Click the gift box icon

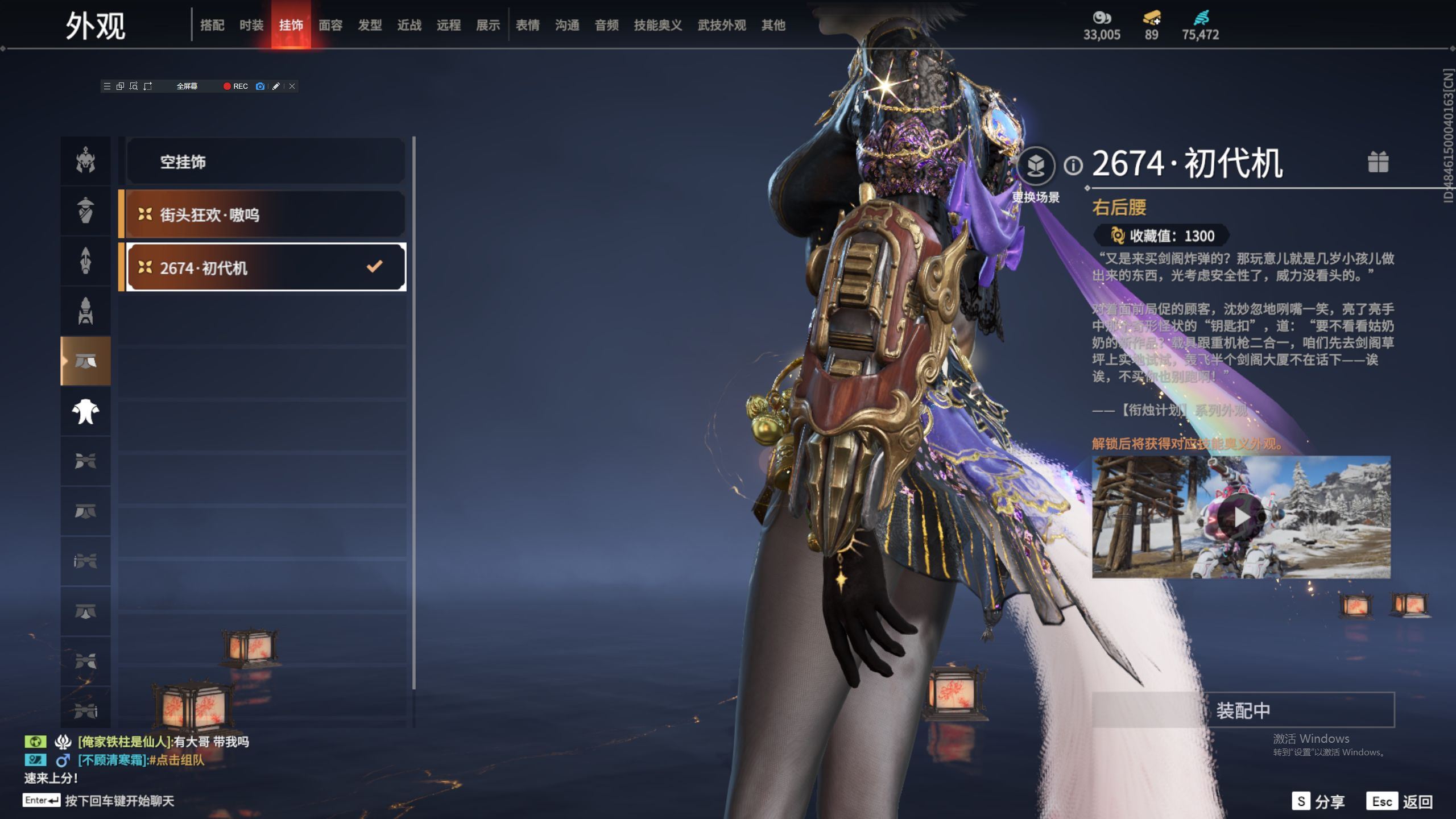[1378, 162]
